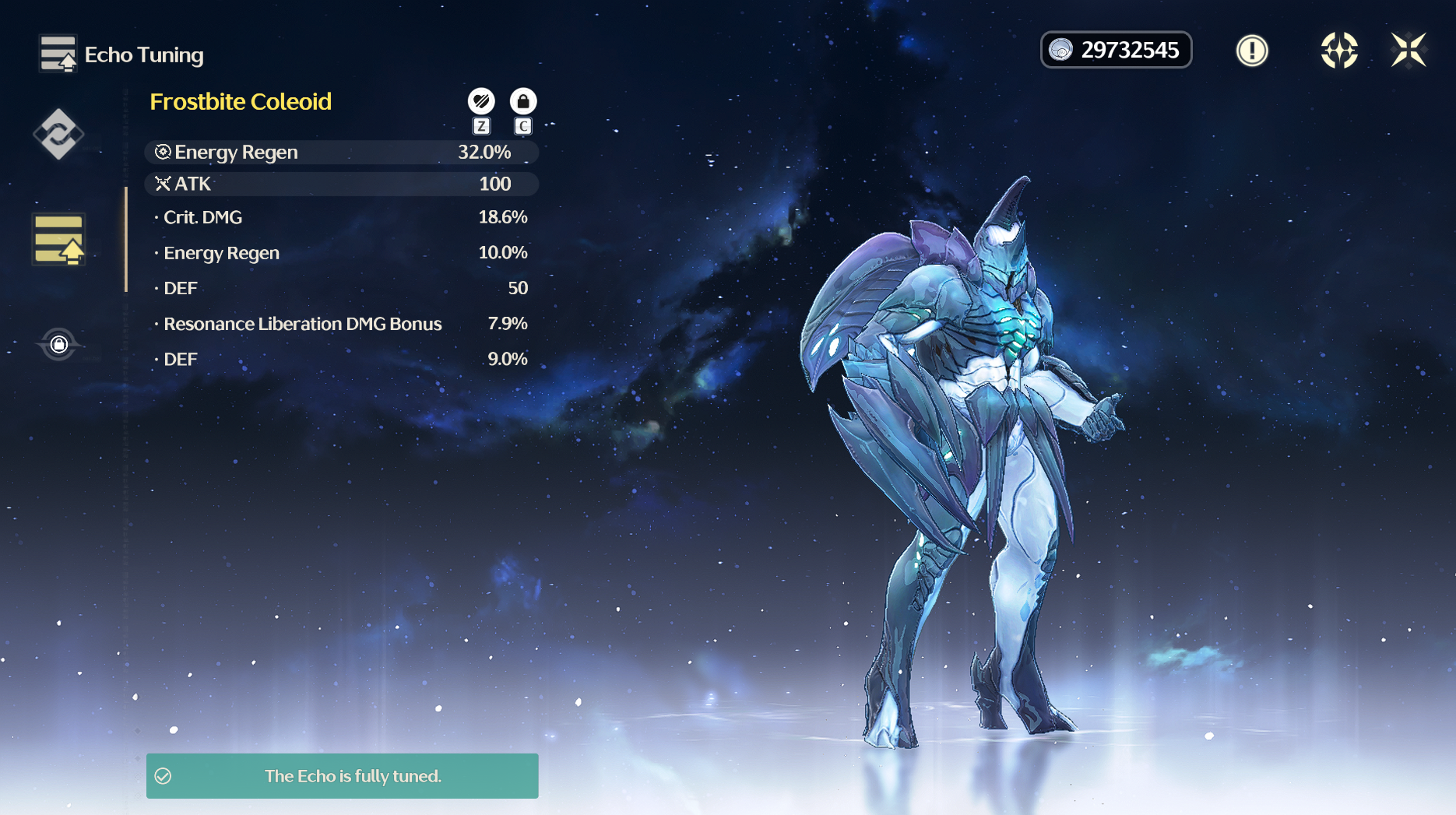Close the Echo Tuning screen
The height and width of the screenshot is (815, 1456).
pyautogui.click(x=1408, y=51)
